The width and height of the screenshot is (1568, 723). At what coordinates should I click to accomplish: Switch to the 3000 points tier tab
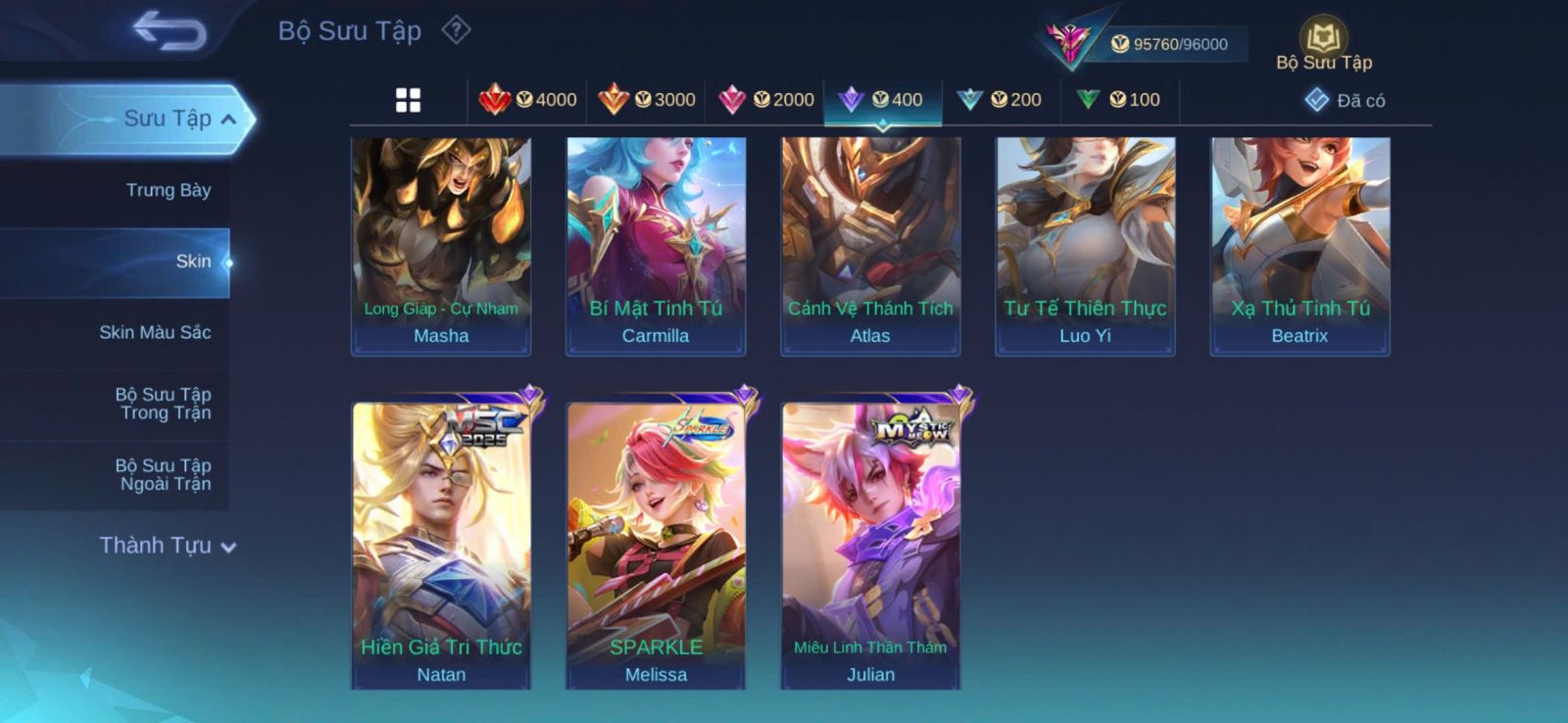click(x=647, y=100)
